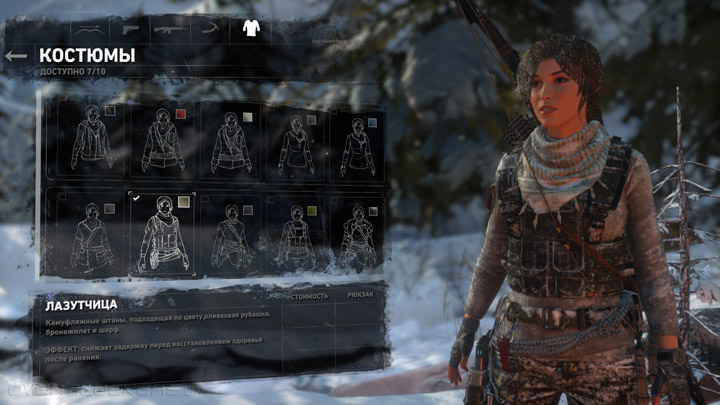Image resolution: width=720 pixels, height=405 pixels.
Task: Select the shirt-shaped outfits tab
Action: pos(250,27)
